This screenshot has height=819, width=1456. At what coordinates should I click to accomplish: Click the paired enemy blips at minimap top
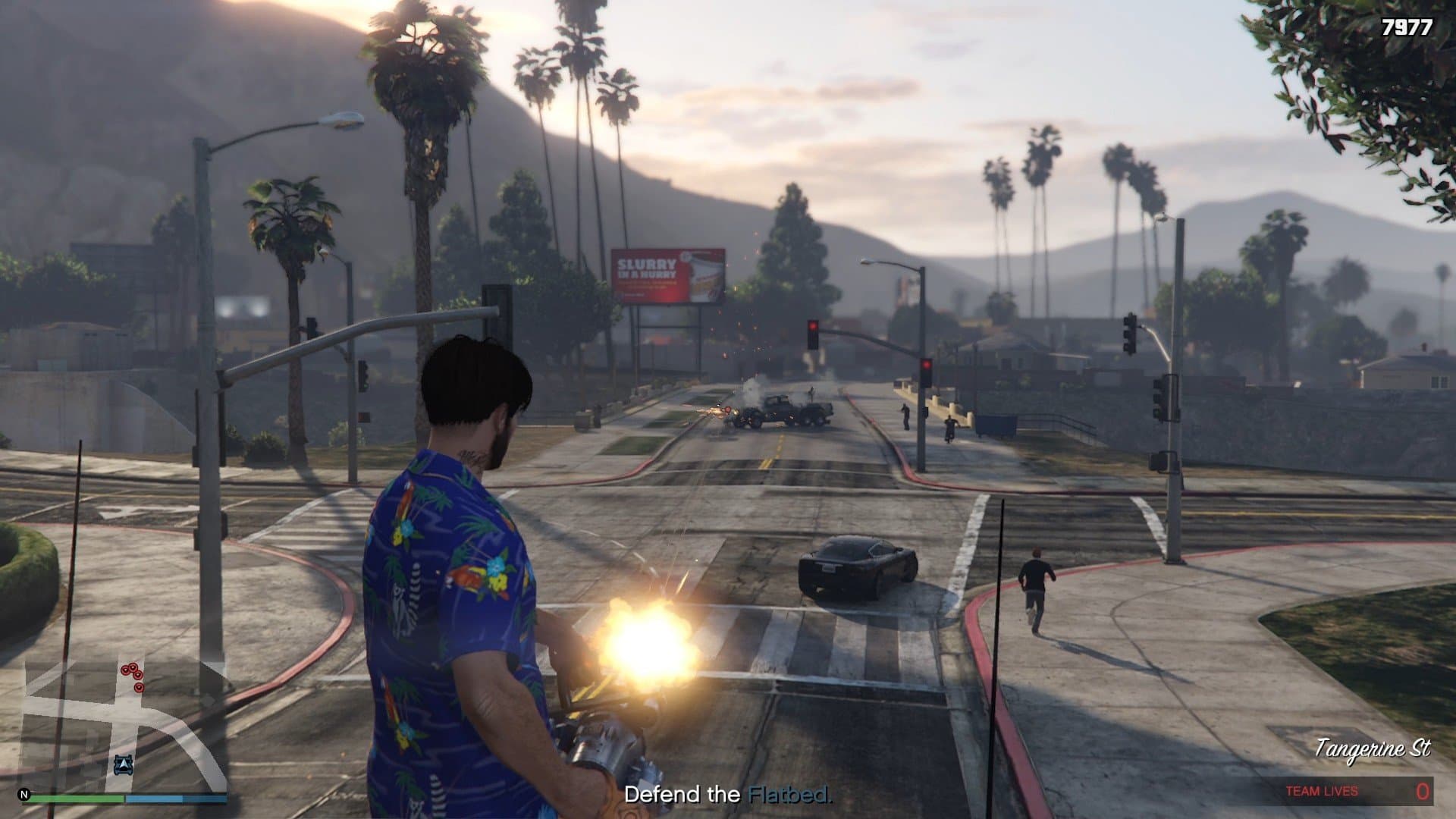point(129,667)
